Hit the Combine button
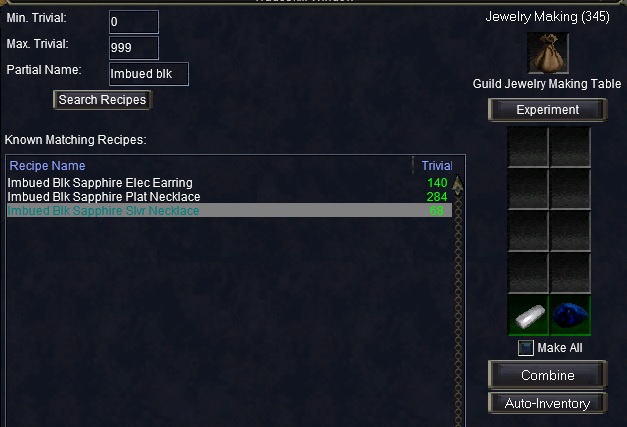The width and height of the screenshot is (627, 427). point(547,376)
